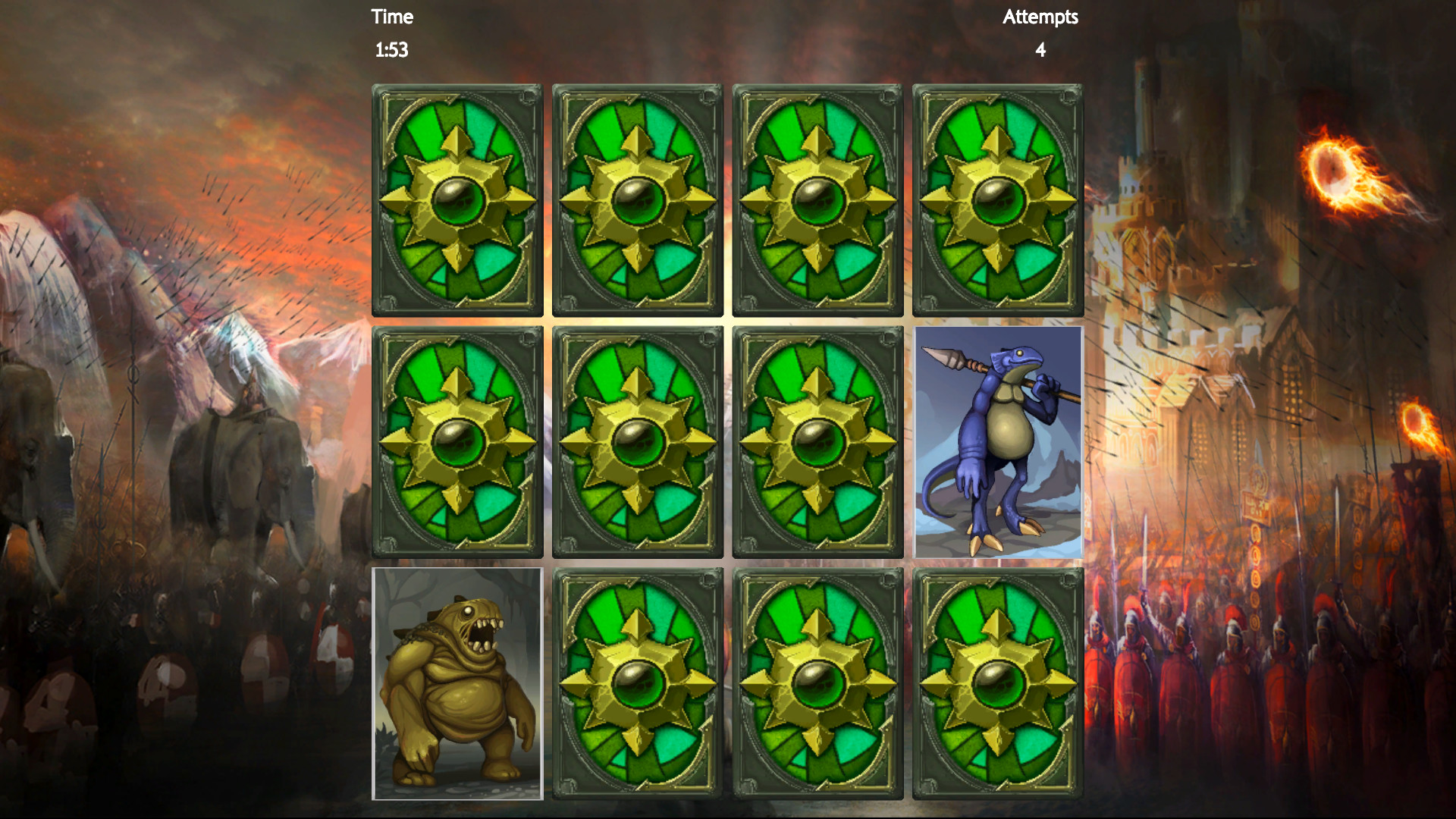Flip the third card in the top row
Viewport: 1456px width, 819px height.
[x=817, y=199]
